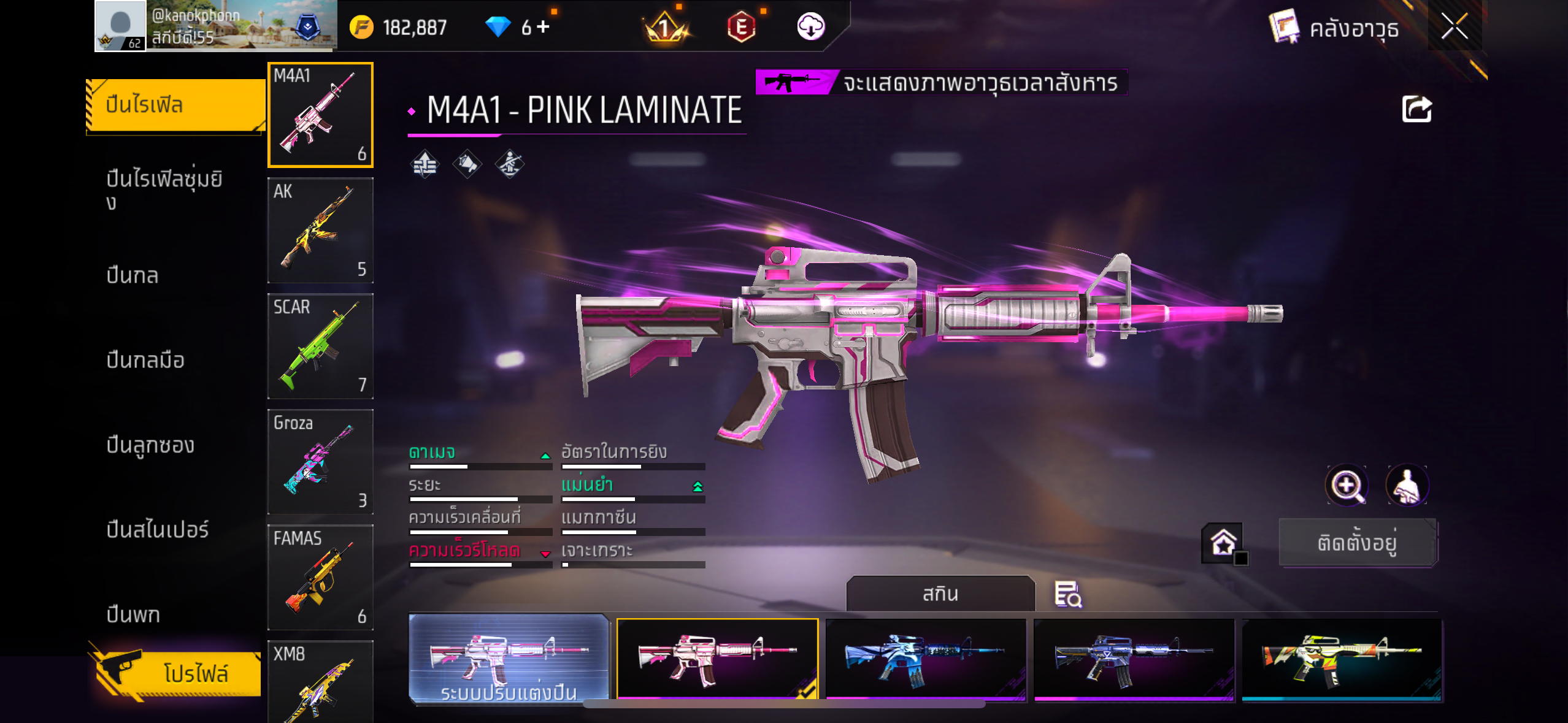Select the blue M4A1 skin thumbnail
The height and width of the screenshot is (723, 1568).
925,659
